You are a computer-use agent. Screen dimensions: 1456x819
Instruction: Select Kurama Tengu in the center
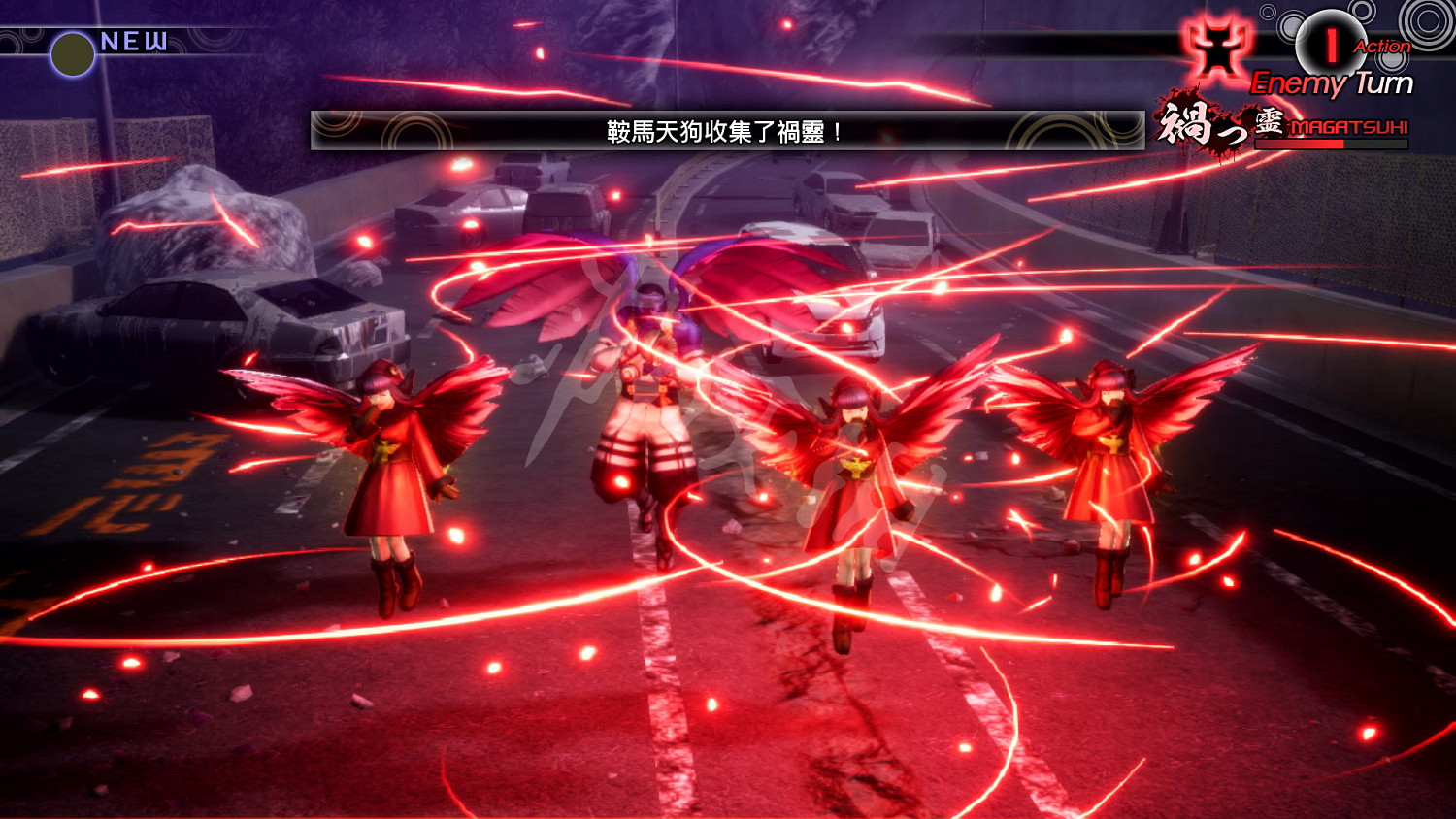coord(645,388)
